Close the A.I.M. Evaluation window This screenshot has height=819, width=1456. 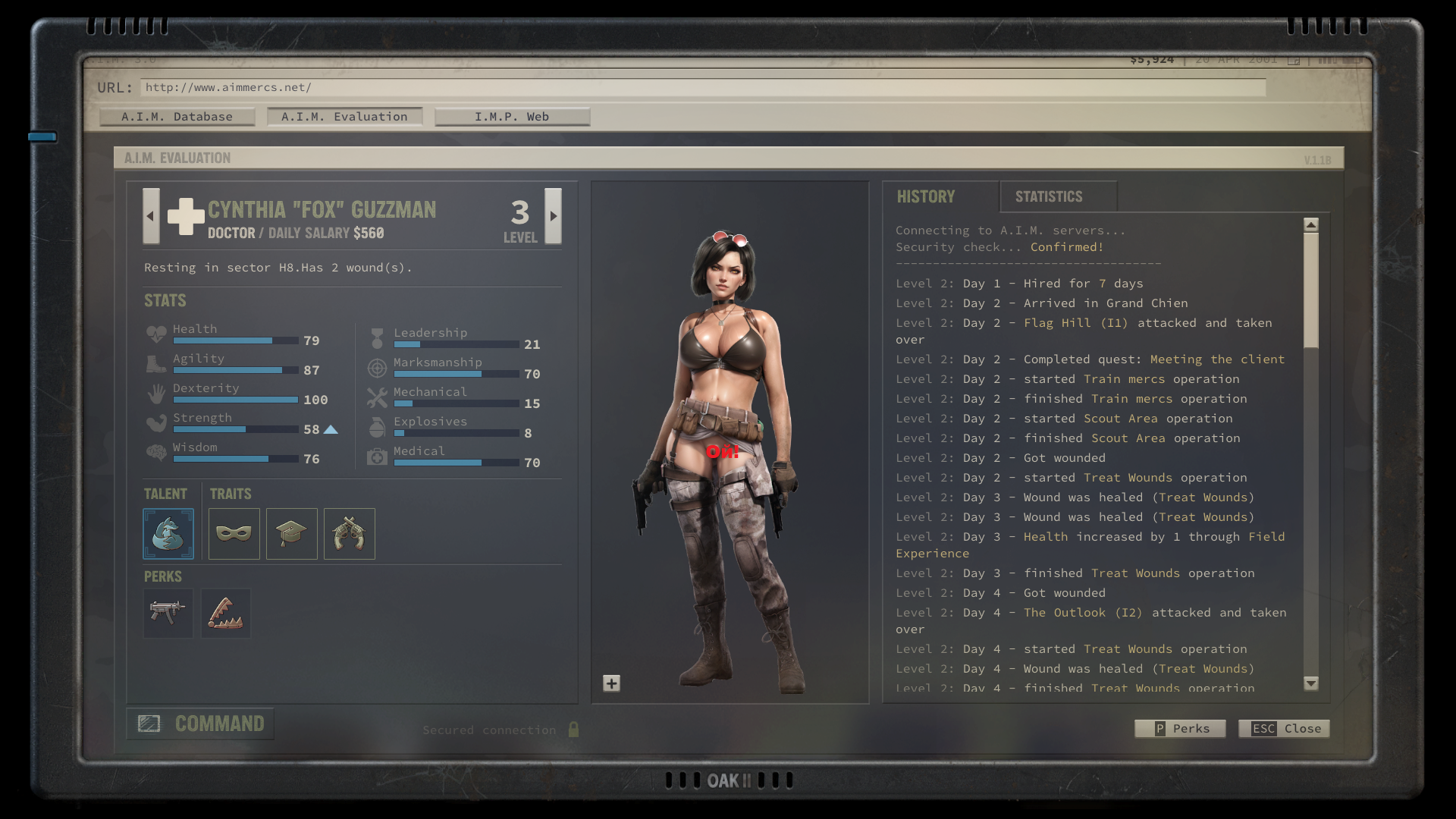tap(1284, 729)
